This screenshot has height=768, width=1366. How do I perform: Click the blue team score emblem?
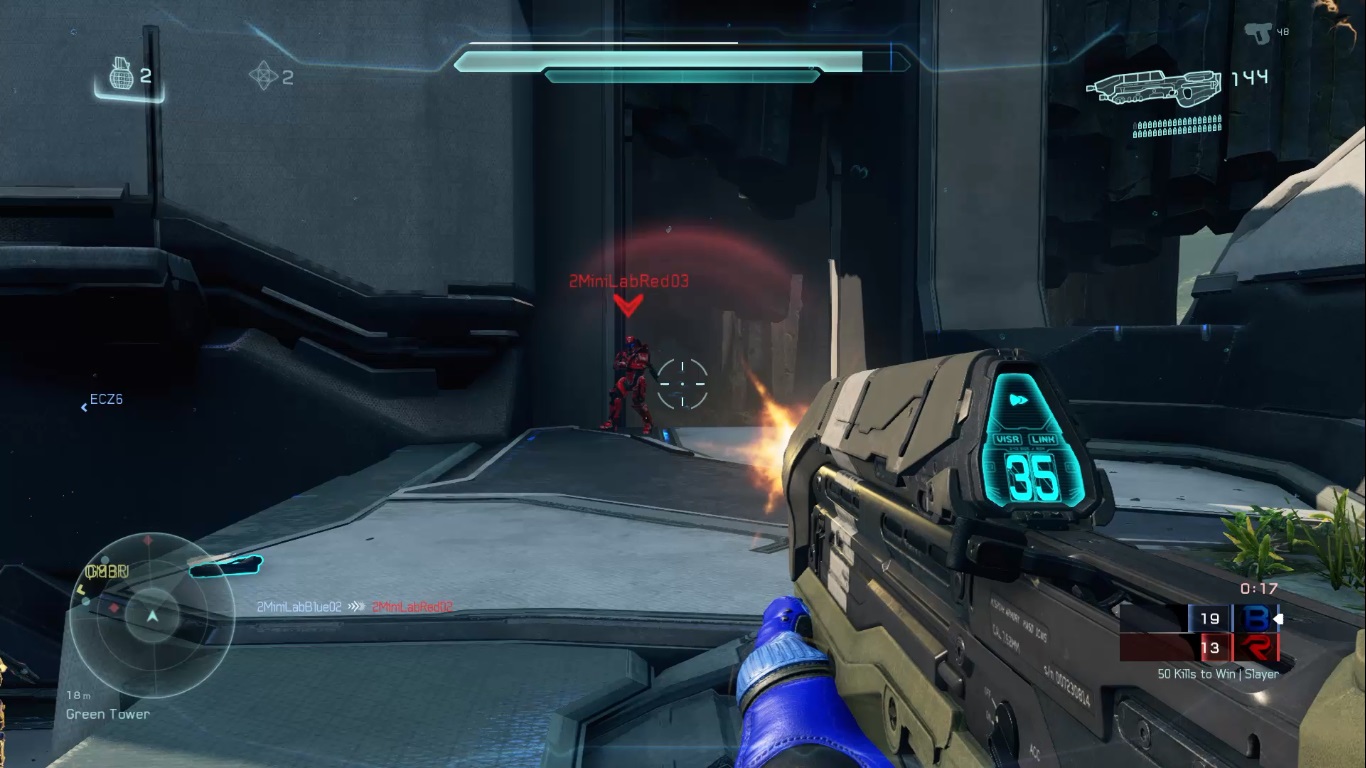pos(1254,619)
